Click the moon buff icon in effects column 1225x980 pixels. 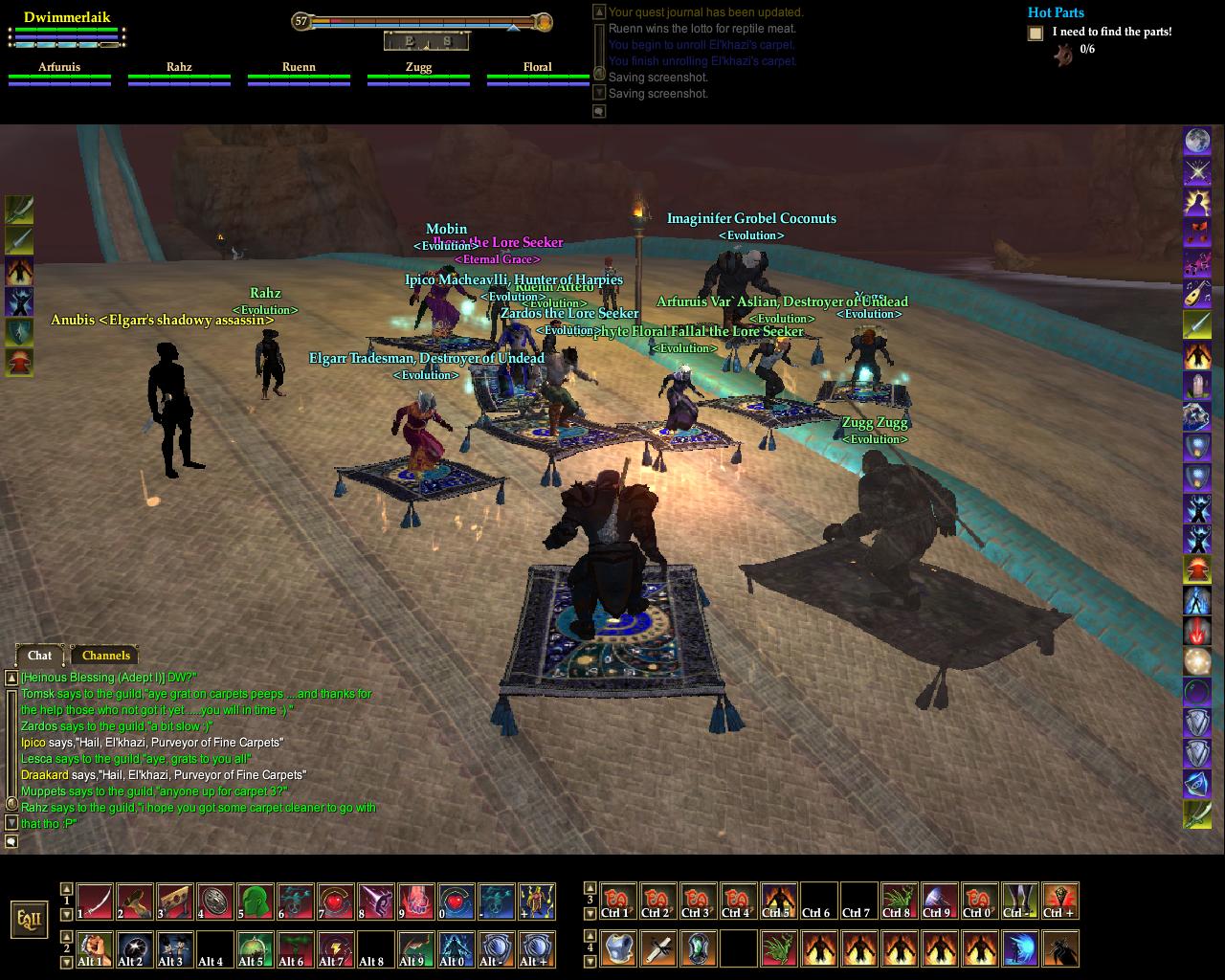coord(1197,142)
